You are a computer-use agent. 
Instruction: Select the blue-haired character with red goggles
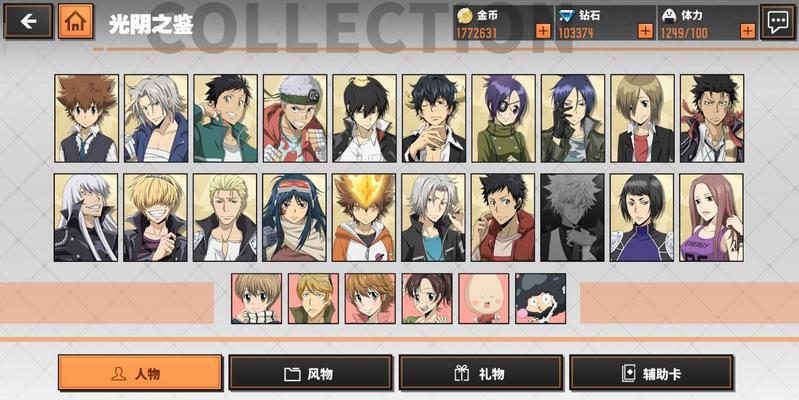295,217
